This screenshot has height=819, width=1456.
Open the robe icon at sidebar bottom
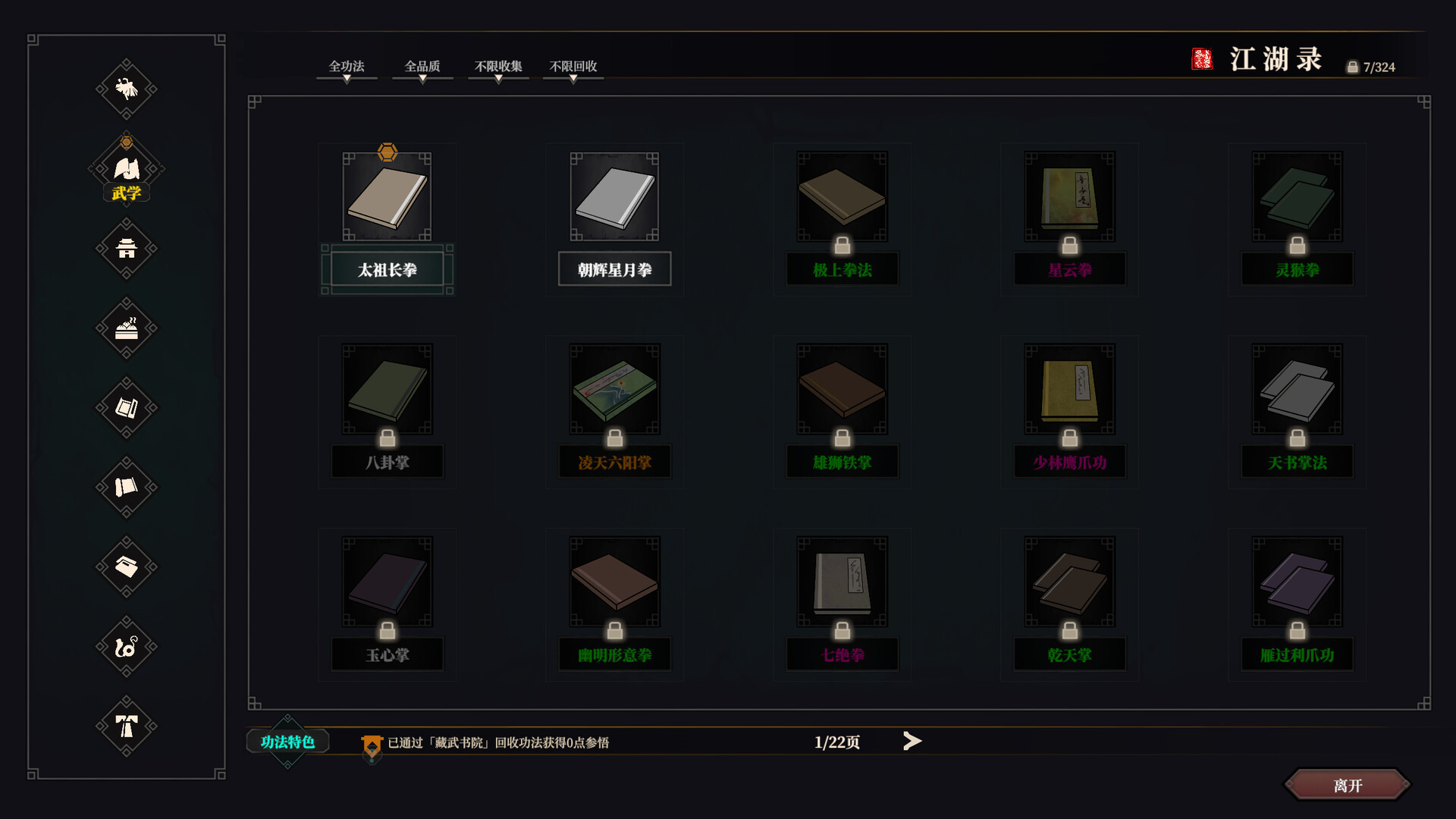click(x=127, y=726)
